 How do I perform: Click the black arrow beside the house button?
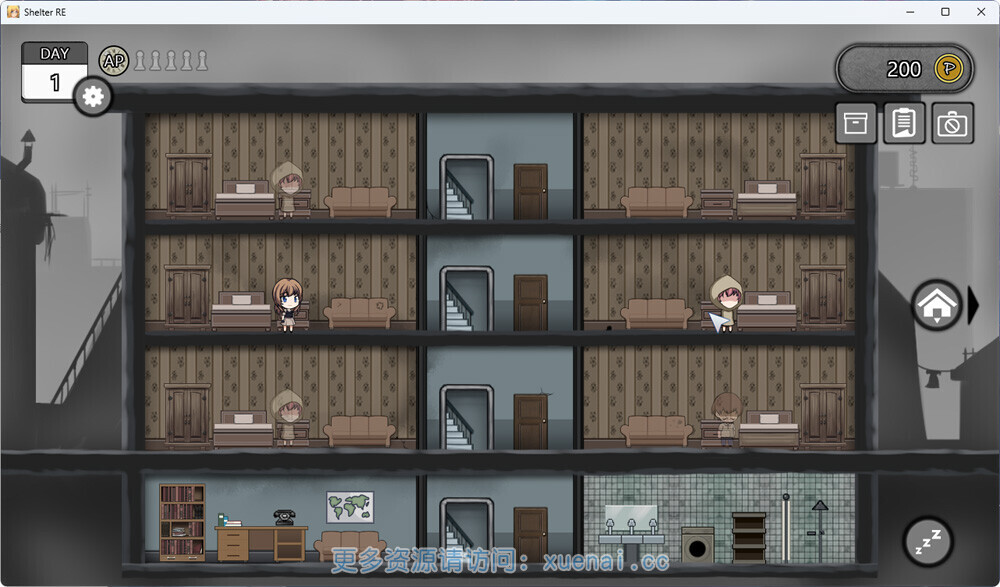click(x=974, y=306)
